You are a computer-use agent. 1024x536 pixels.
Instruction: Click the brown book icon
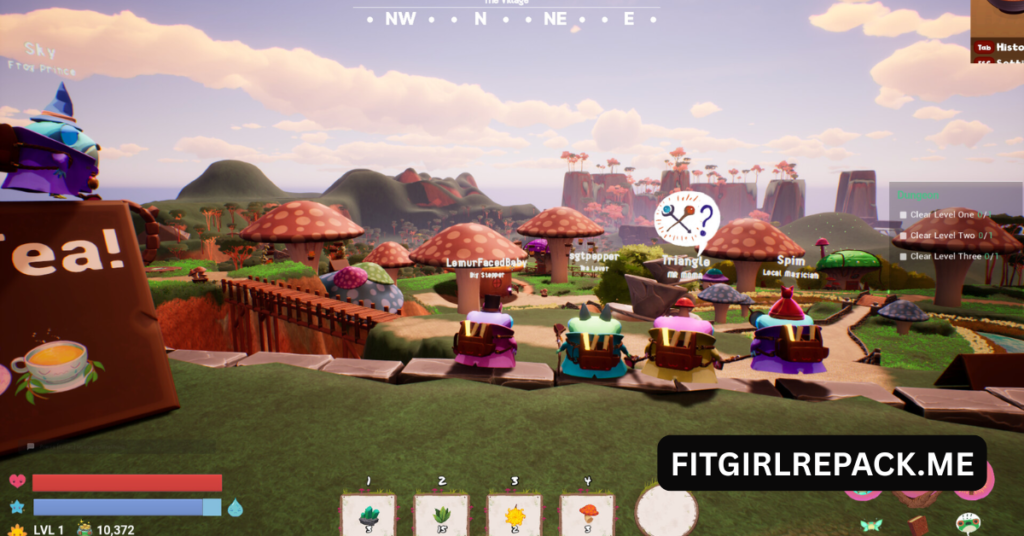point(918,525)
